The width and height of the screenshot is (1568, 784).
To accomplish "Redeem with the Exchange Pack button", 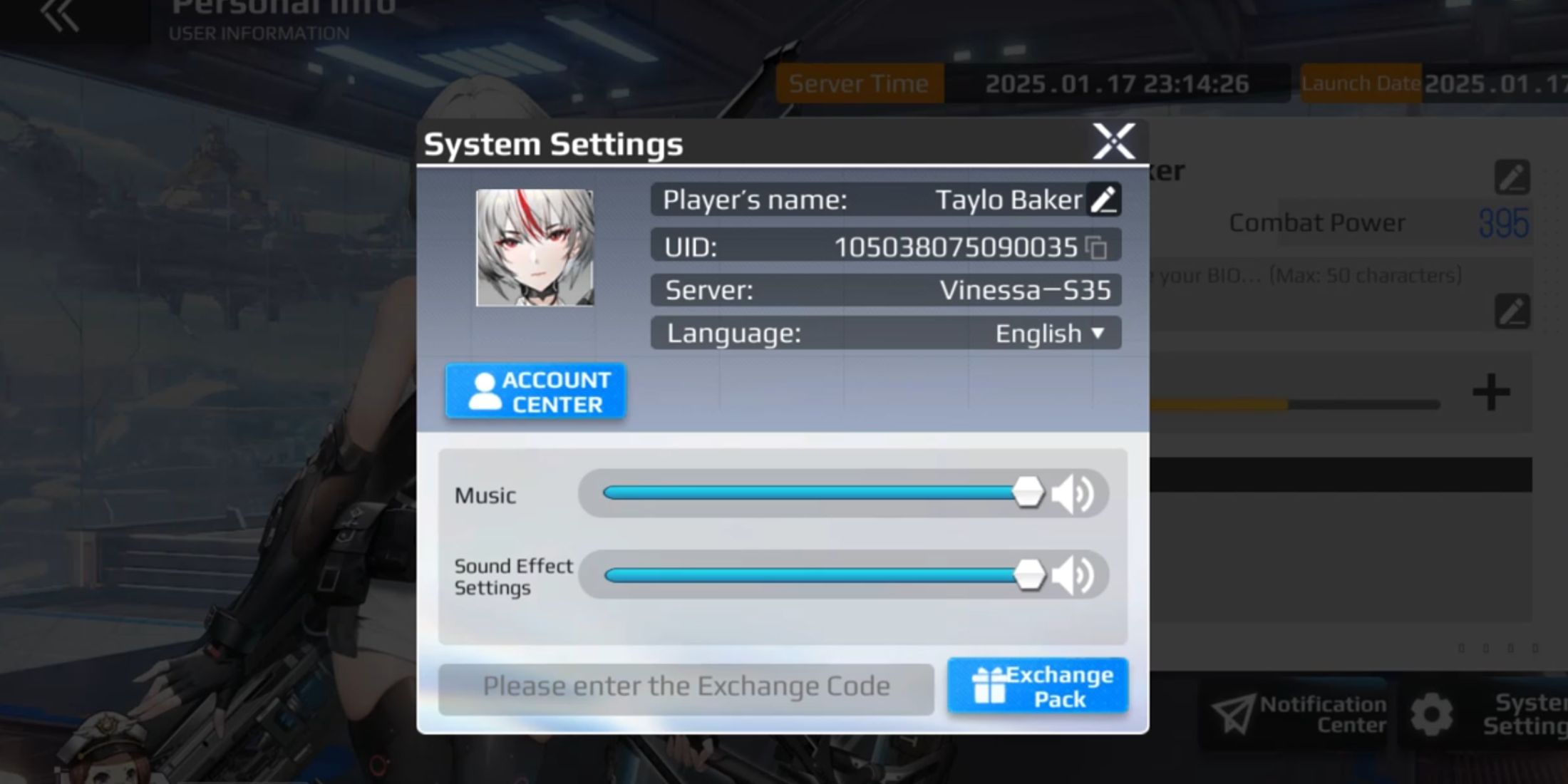I will 1038,685.
